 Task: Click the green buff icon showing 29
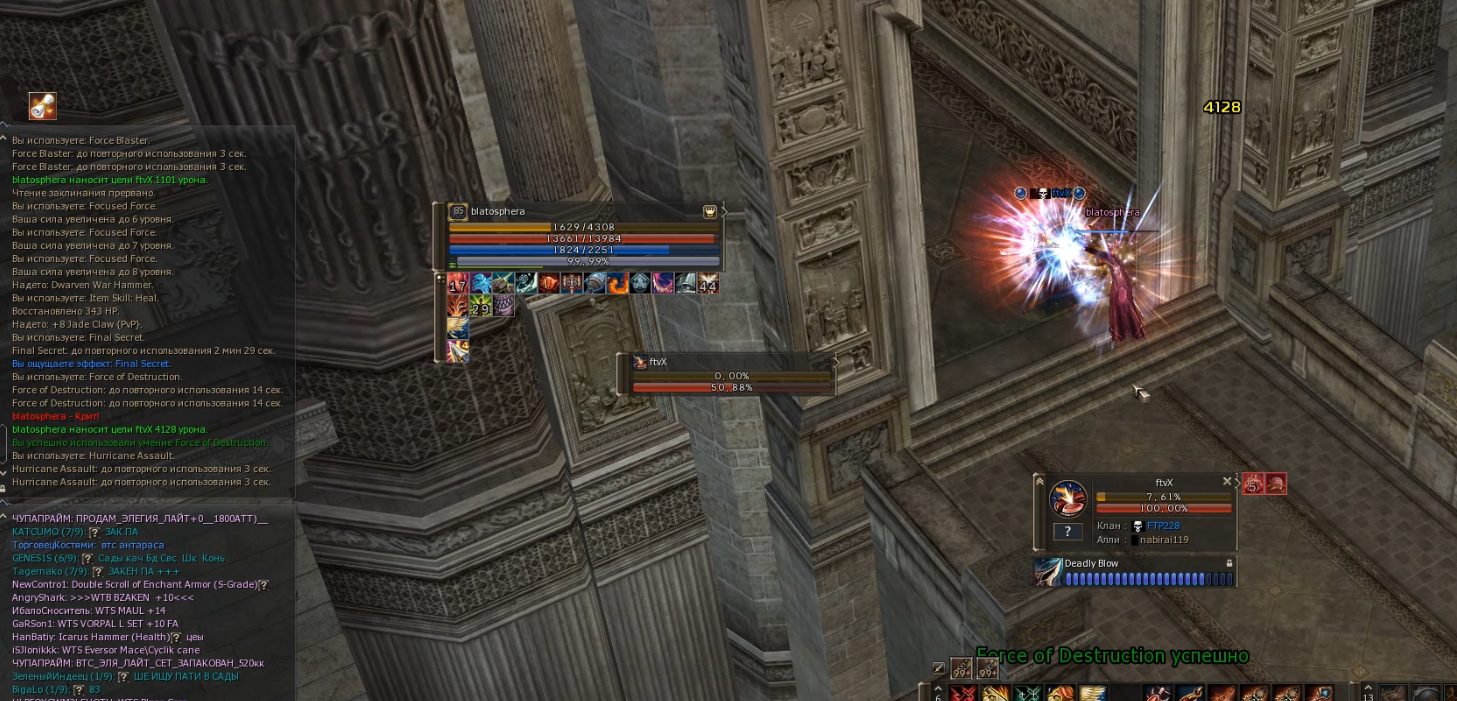point(480,306)
